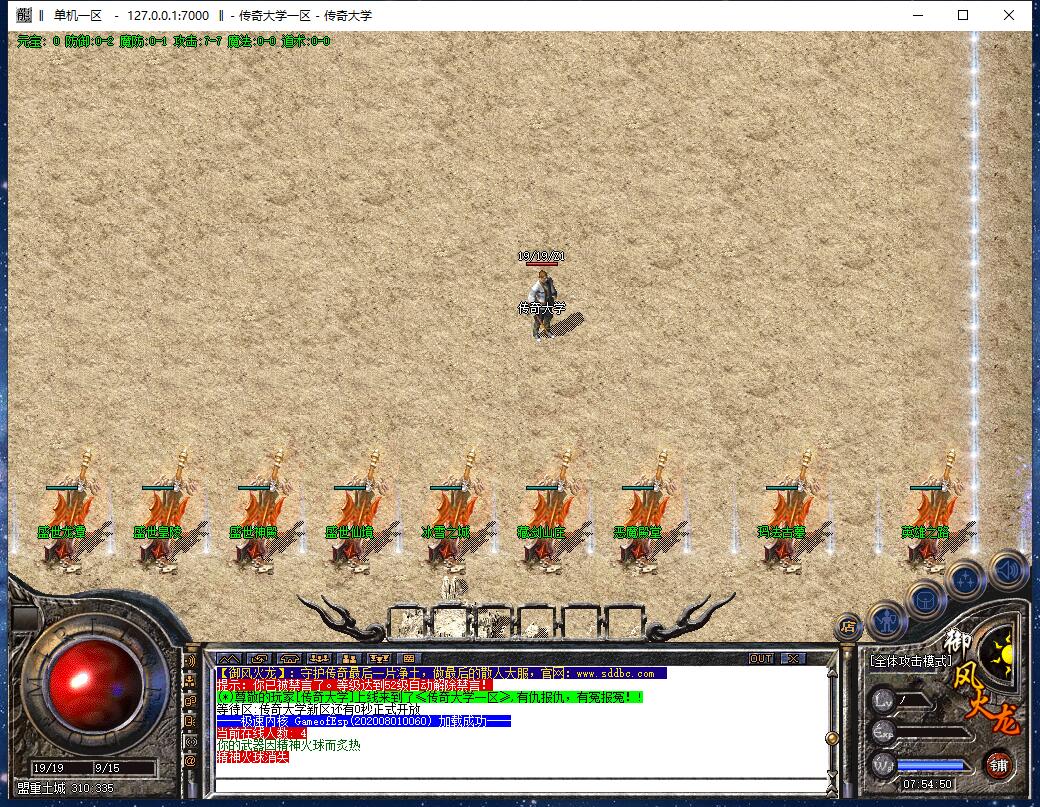Open the skills sparkle round button

(x=966, y=580)
